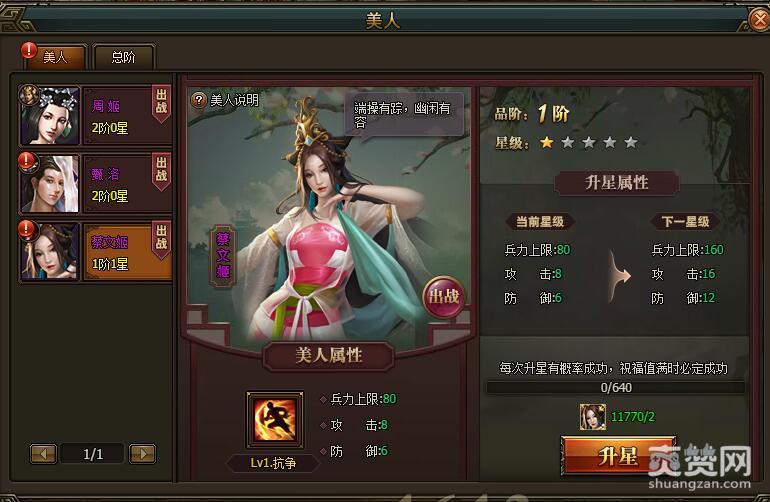Click the round 出战 button on portrait
The height and width of the screenshot is (502, 770).
click(443, 296)
